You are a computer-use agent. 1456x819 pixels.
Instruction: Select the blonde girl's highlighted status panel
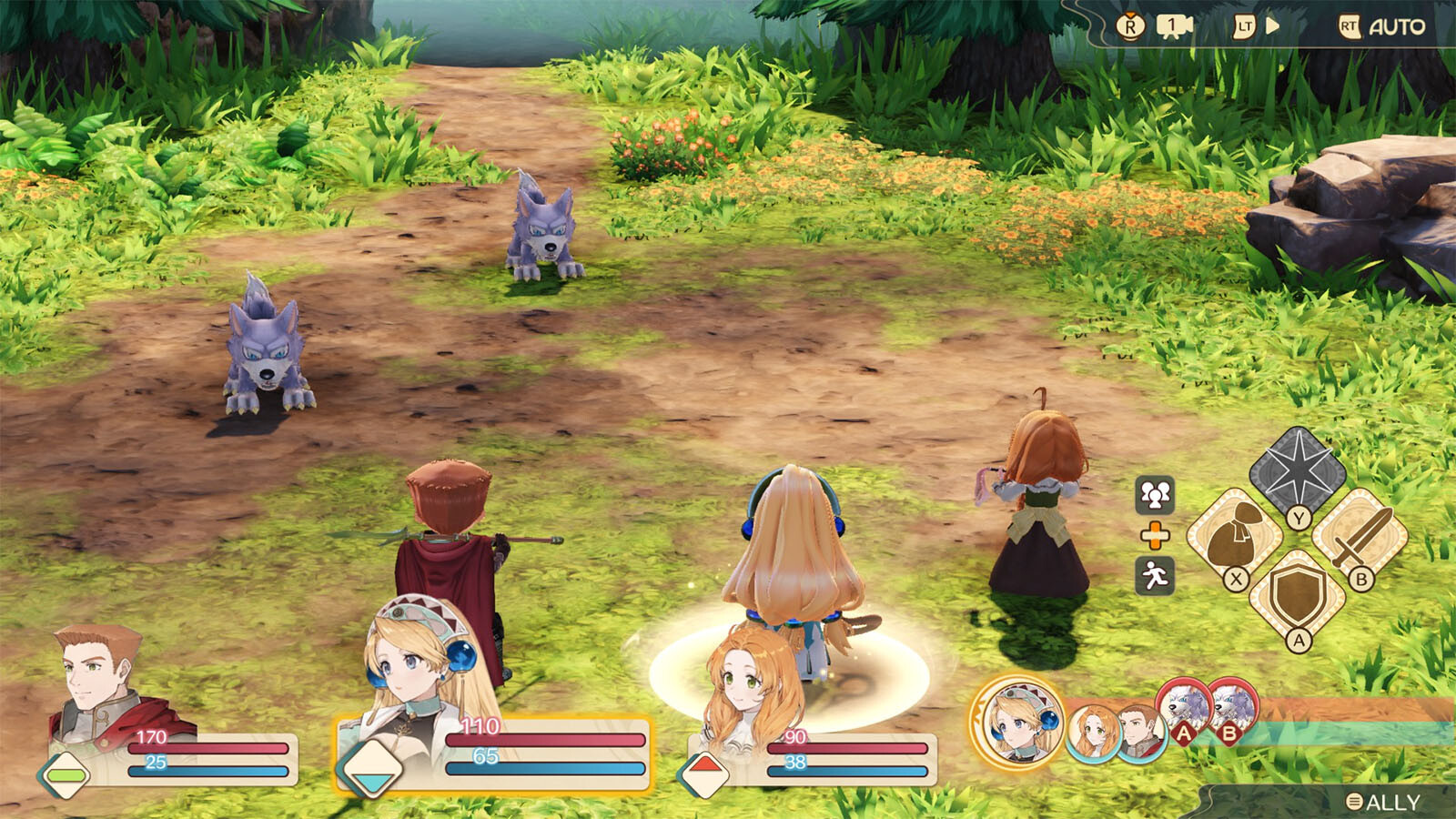pyautogui.click(x=496, y=753)
